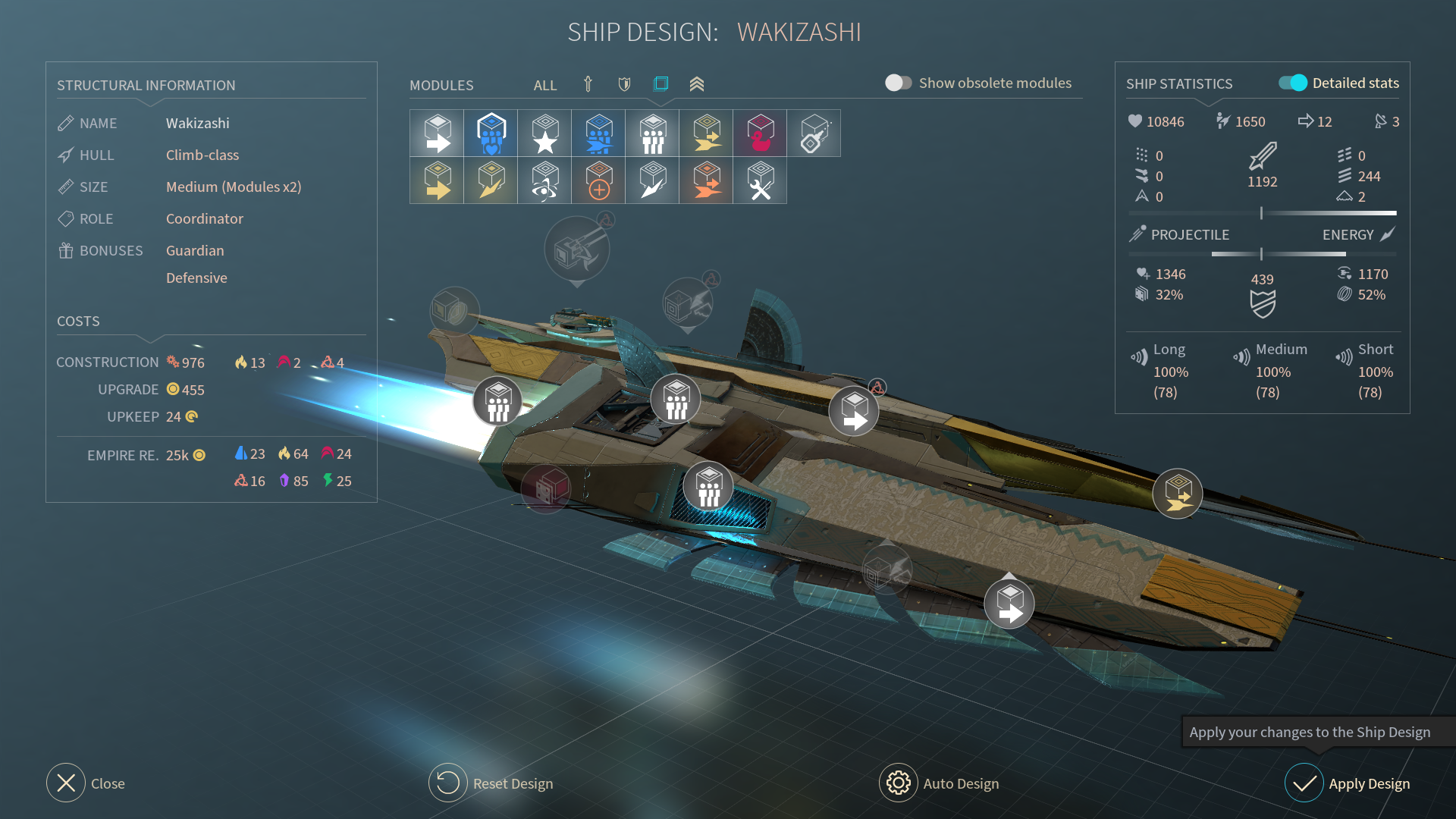Screen dimensions: 1456x819
Task: Filter modules by weapons sword icon
Action: pos(588,84)
